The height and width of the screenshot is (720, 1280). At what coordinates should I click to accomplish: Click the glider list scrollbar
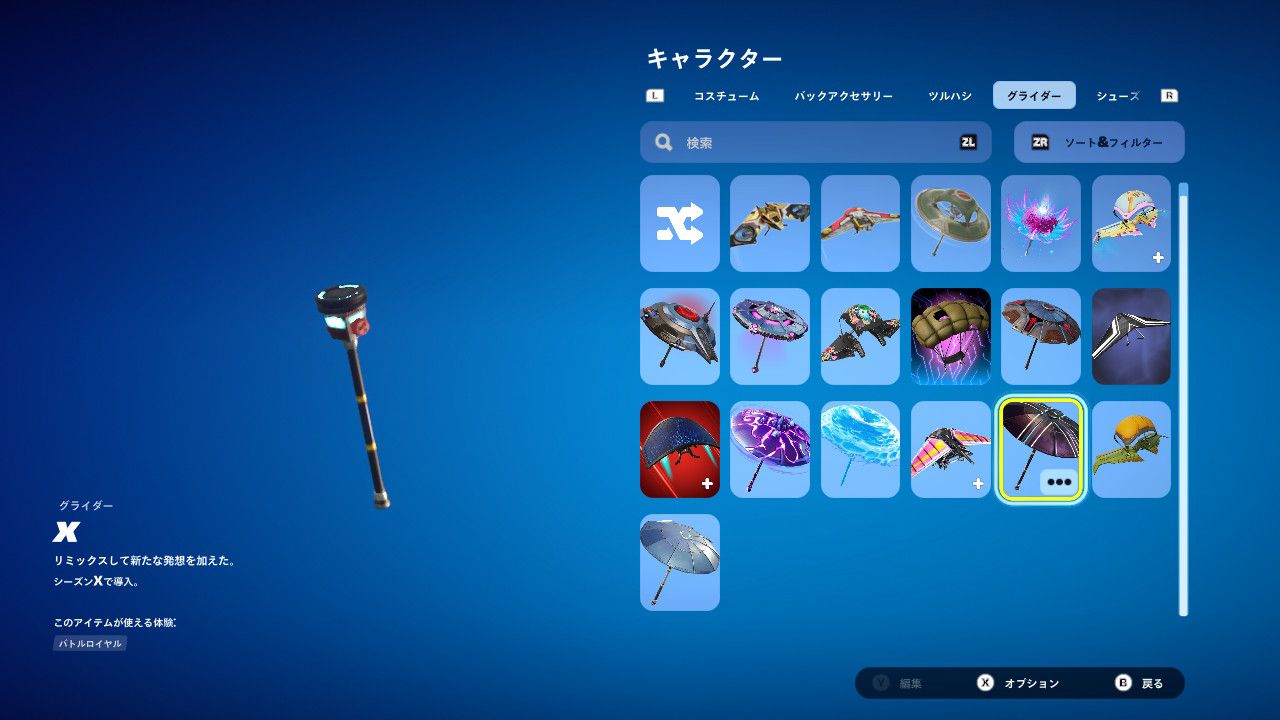1184,400
